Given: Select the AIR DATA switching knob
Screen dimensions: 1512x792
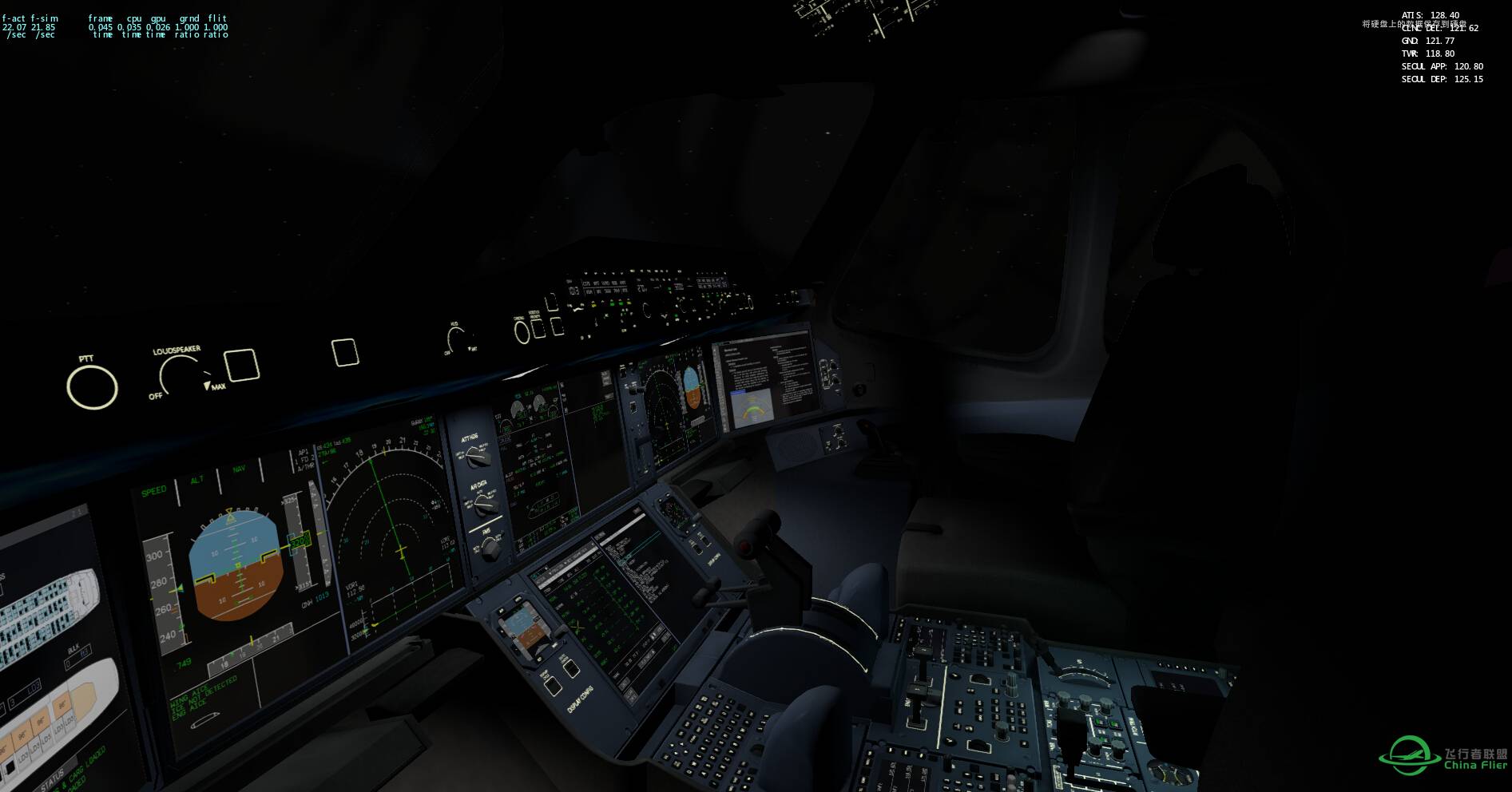Looking at the screenshot, I should pos(483,505).
